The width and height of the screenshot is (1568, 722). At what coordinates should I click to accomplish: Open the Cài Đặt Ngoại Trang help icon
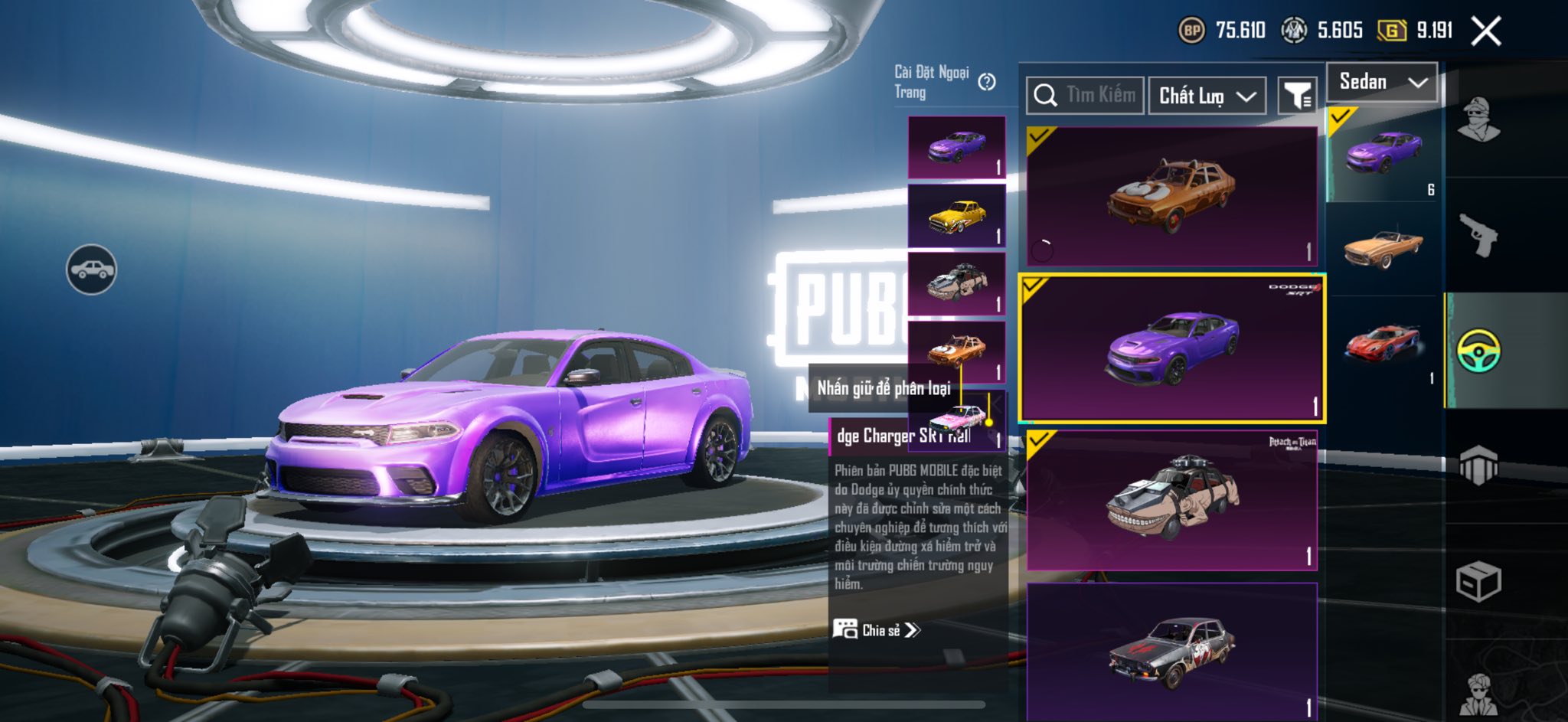point(987,82)
